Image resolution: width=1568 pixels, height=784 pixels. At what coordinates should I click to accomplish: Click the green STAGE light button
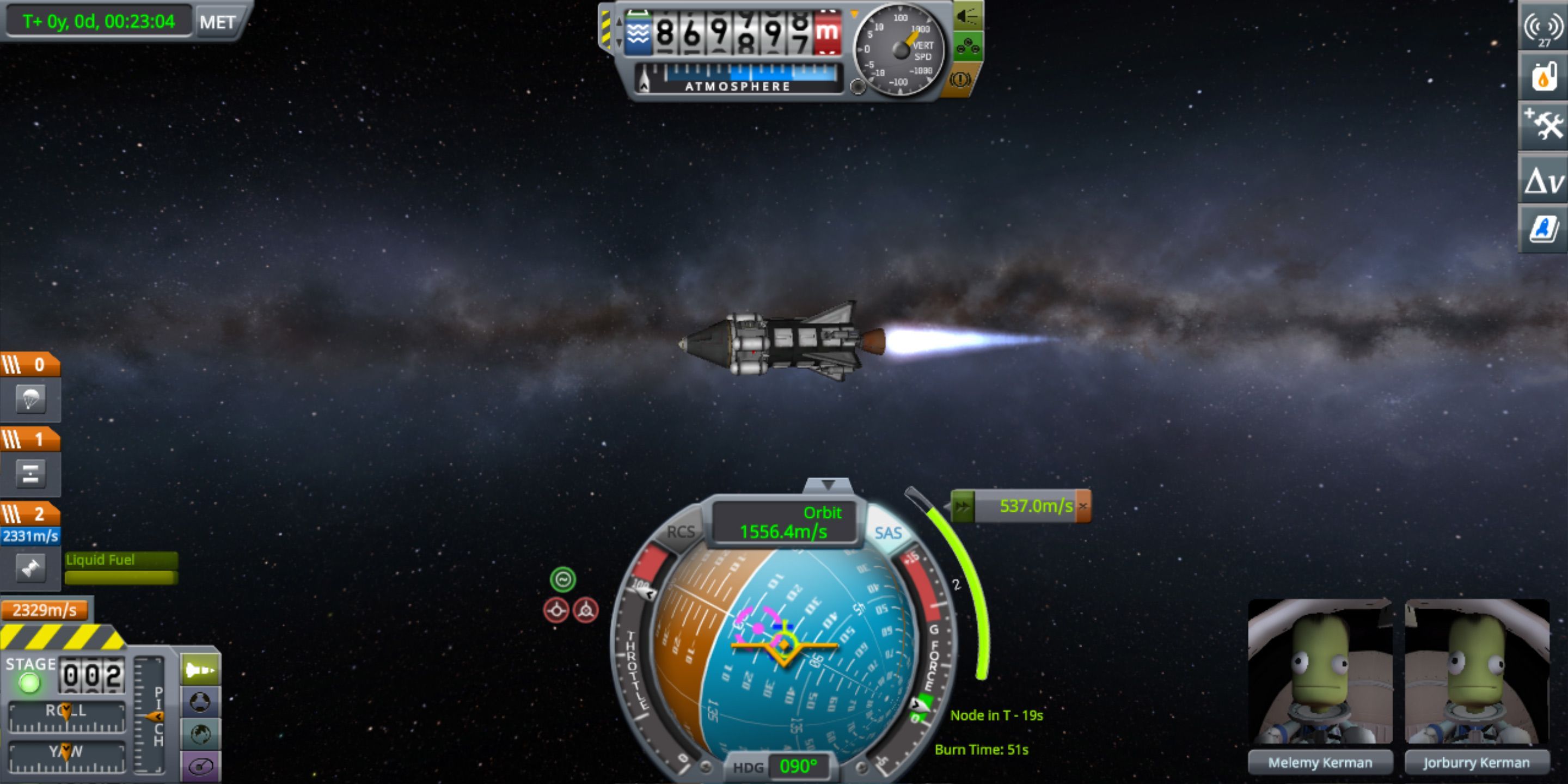point(29,683)
